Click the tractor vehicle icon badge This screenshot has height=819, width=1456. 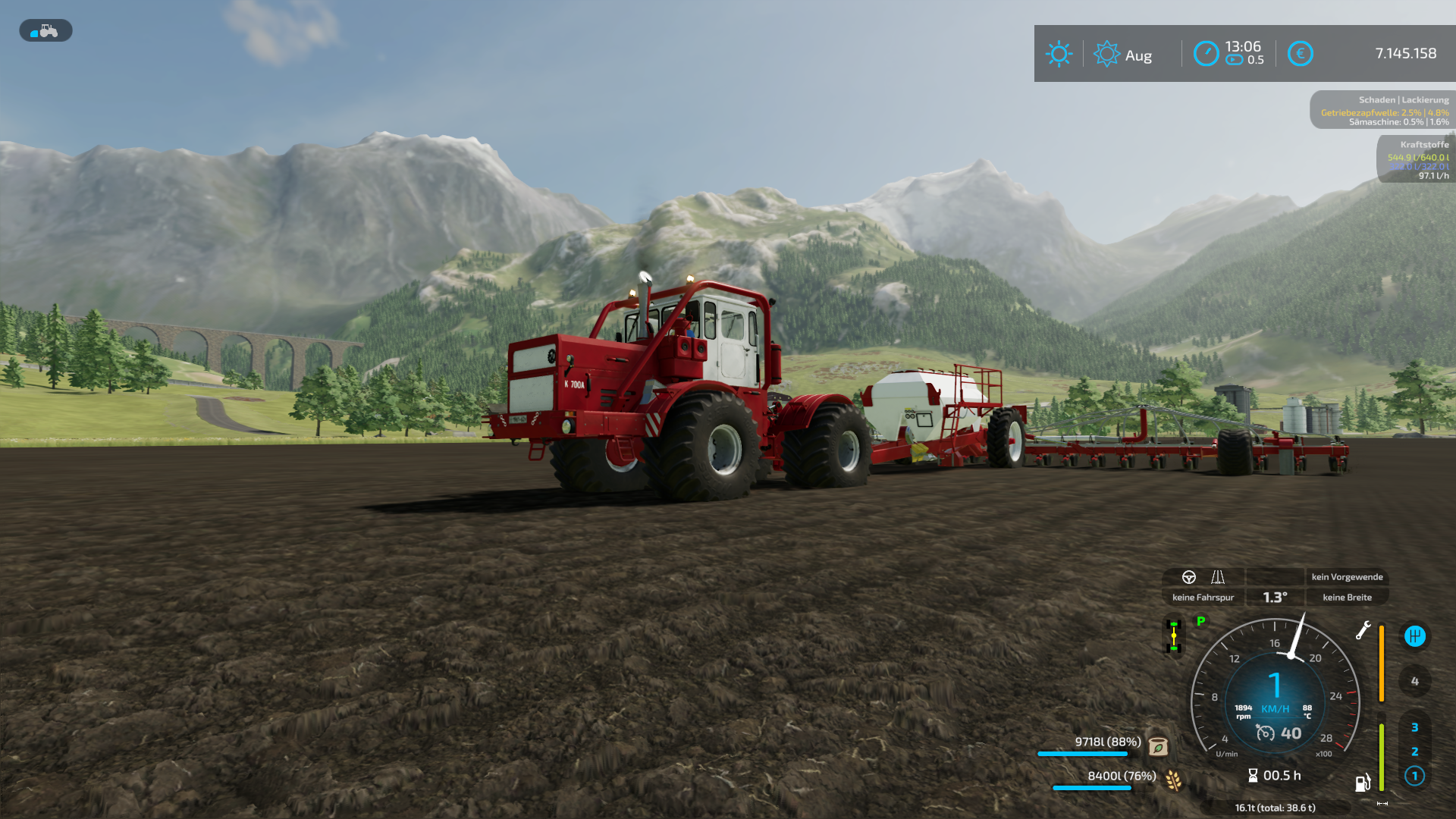tap(45, 31)
